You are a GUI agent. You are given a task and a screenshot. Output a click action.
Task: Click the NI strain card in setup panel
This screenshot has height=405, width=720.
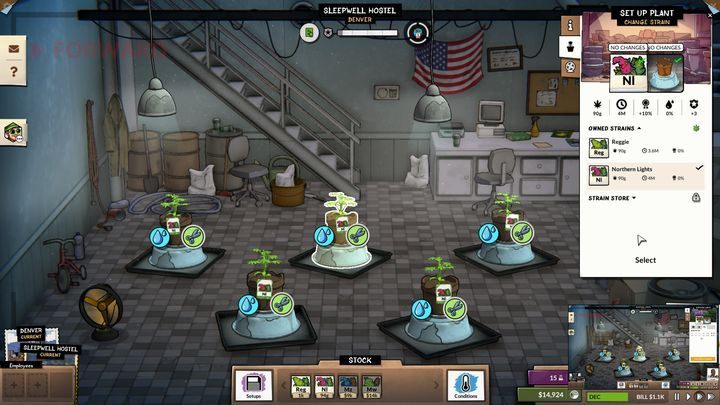(629, 68)
